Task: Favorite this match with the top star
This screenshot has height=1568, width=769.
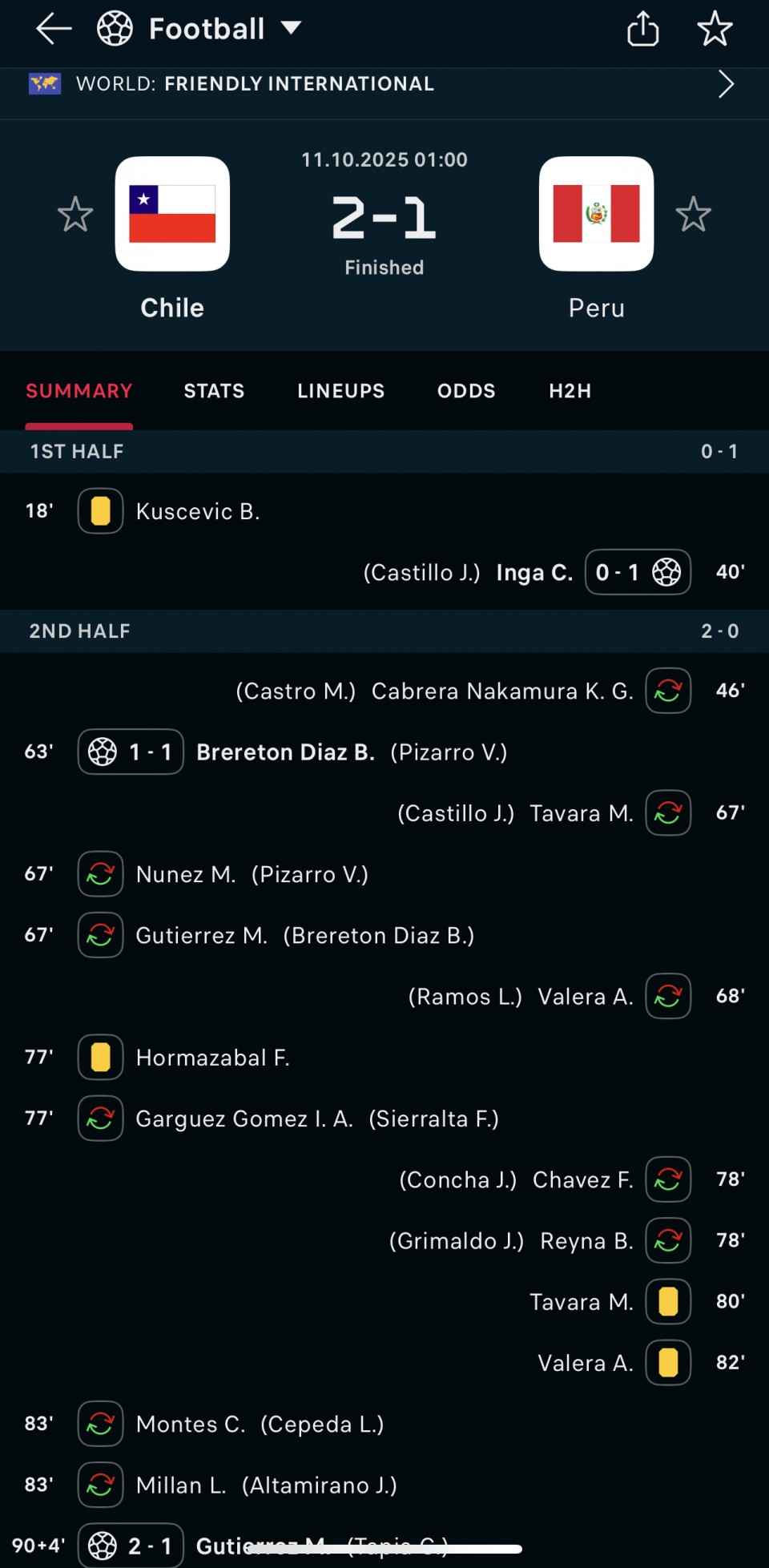Action: 715,30
